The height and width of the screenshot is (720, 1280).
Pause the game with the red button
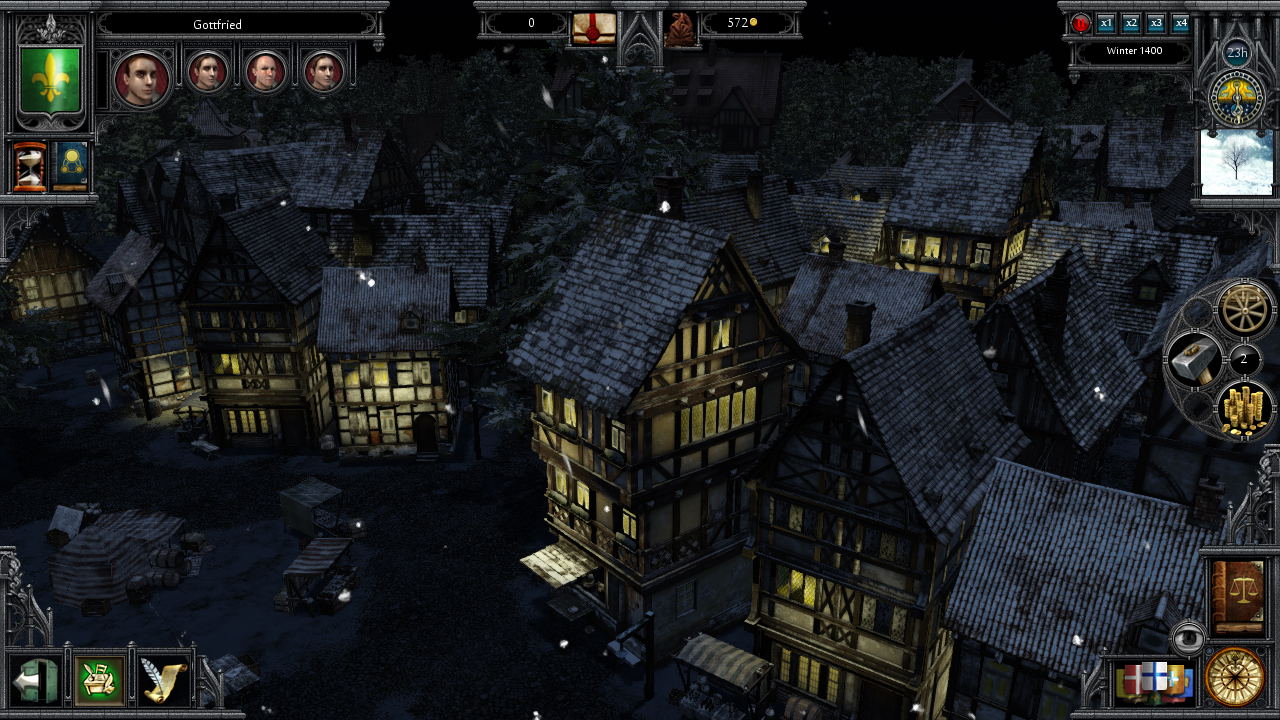(1080, 23)
